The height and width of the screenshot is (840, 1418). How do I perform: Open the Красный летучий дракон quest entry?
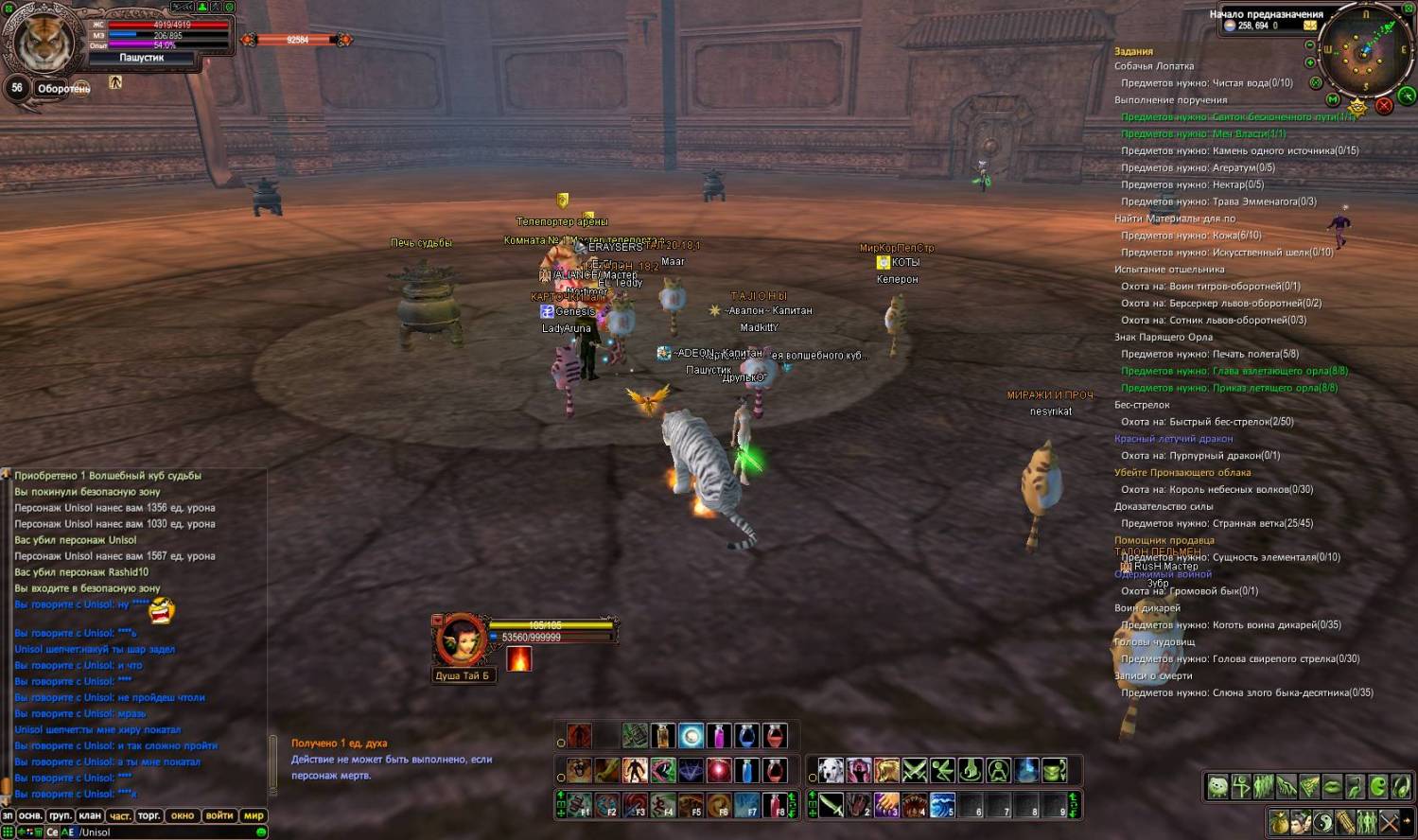pos(1173,439)
